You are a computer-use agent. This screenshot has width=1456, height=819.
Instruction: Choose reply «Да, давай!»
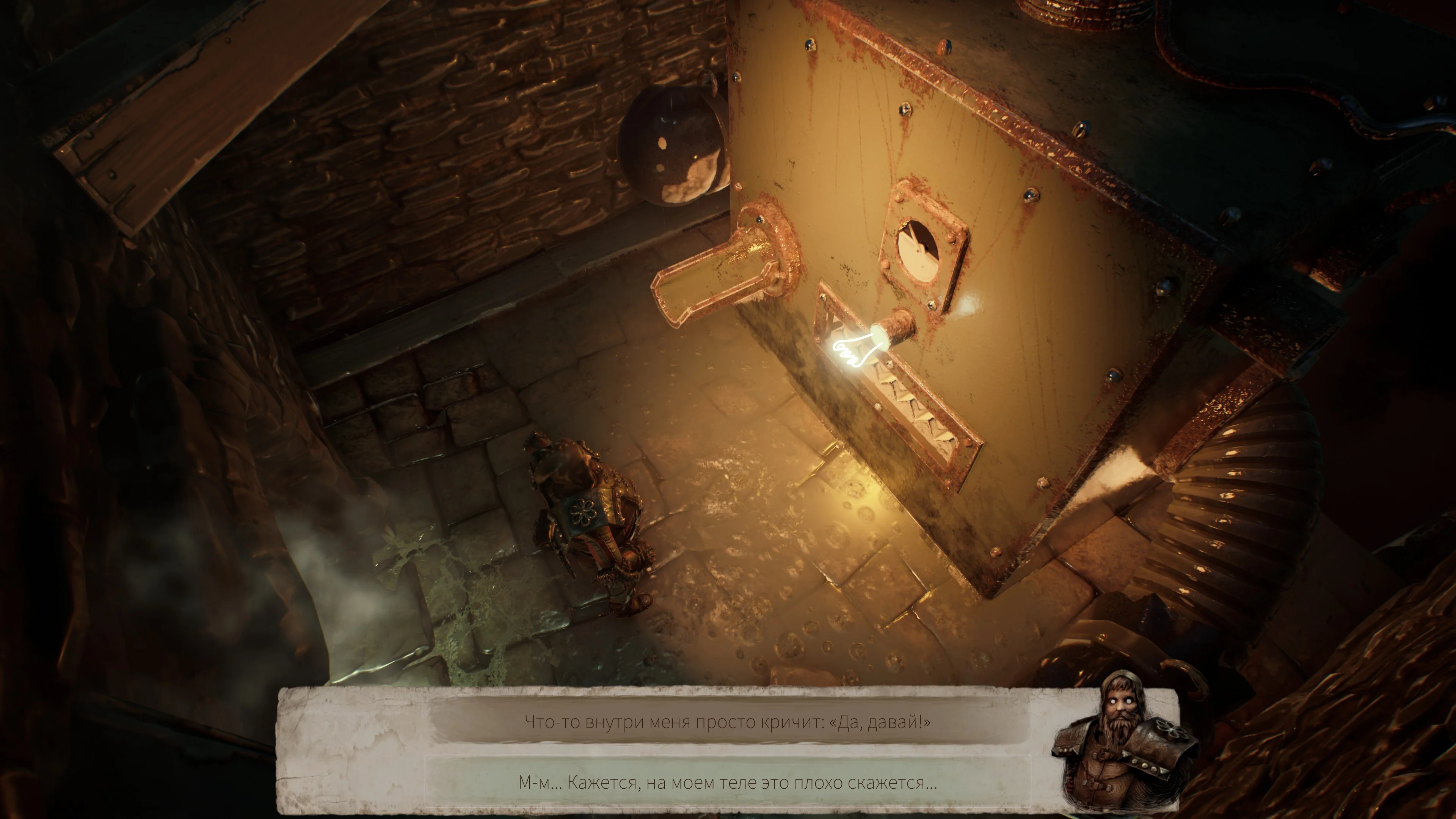pos(728,722)
